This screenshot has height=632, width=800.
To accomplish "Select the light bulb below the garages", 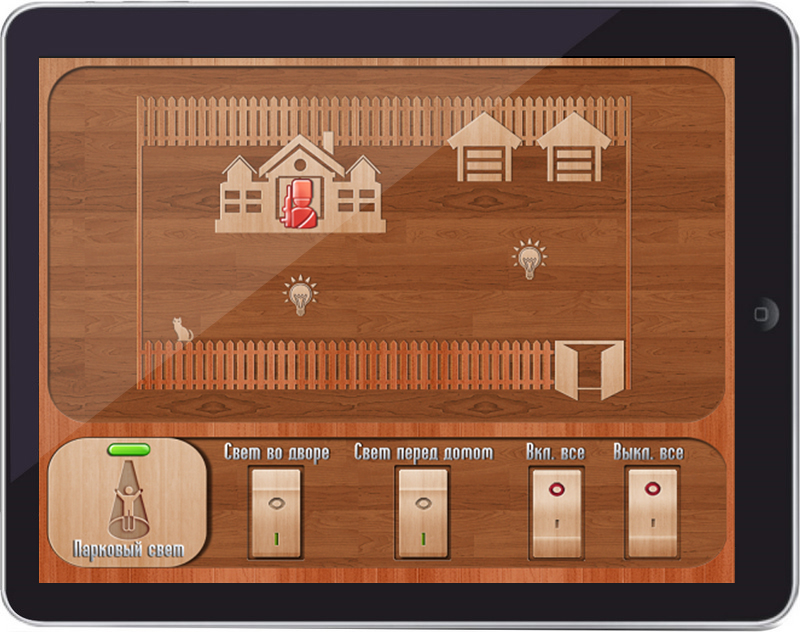I will [529, 259].
